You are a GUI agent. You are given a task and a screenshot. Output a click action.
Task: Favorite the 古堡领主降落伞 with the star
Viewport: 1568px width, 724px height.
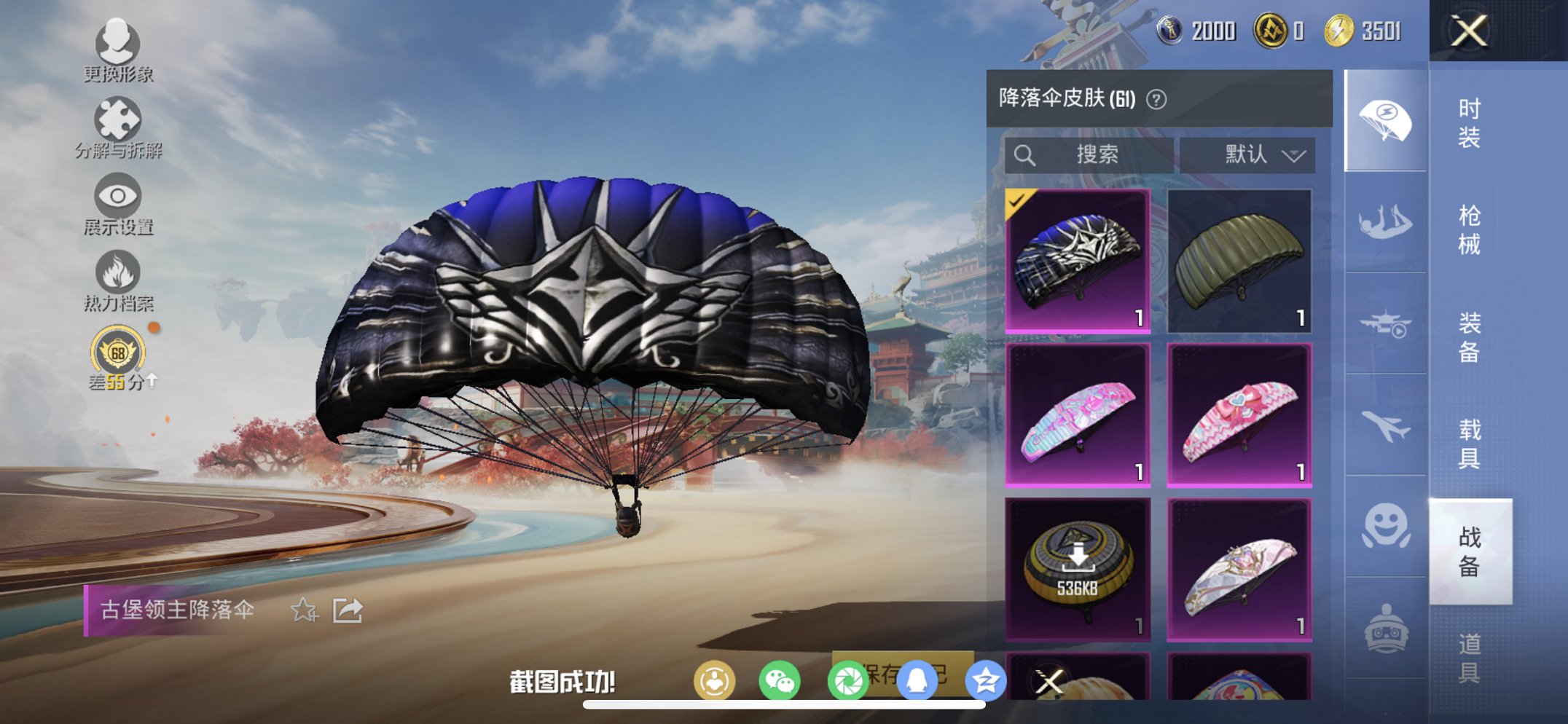click(x=306, y=612)
